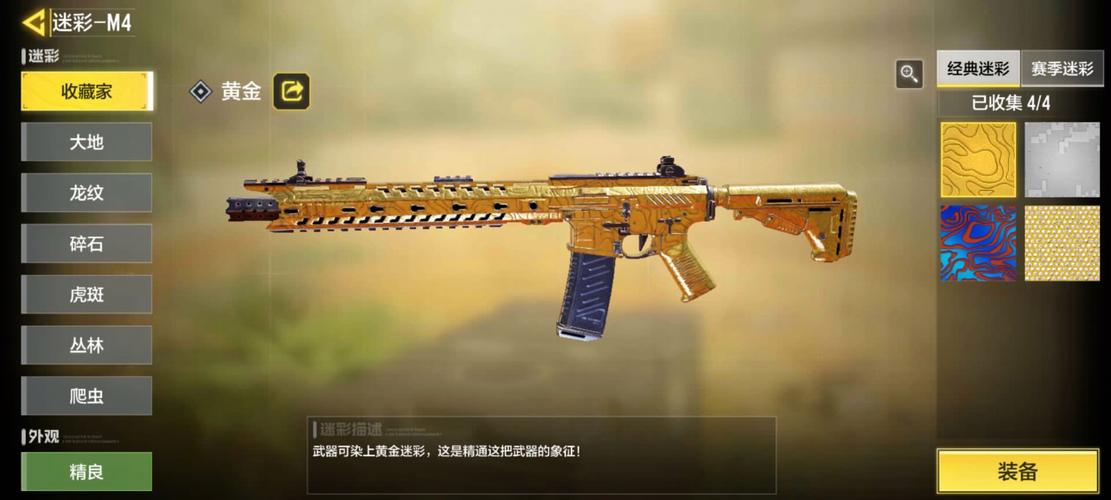Choose the 大地 camo category

point(87,142)
